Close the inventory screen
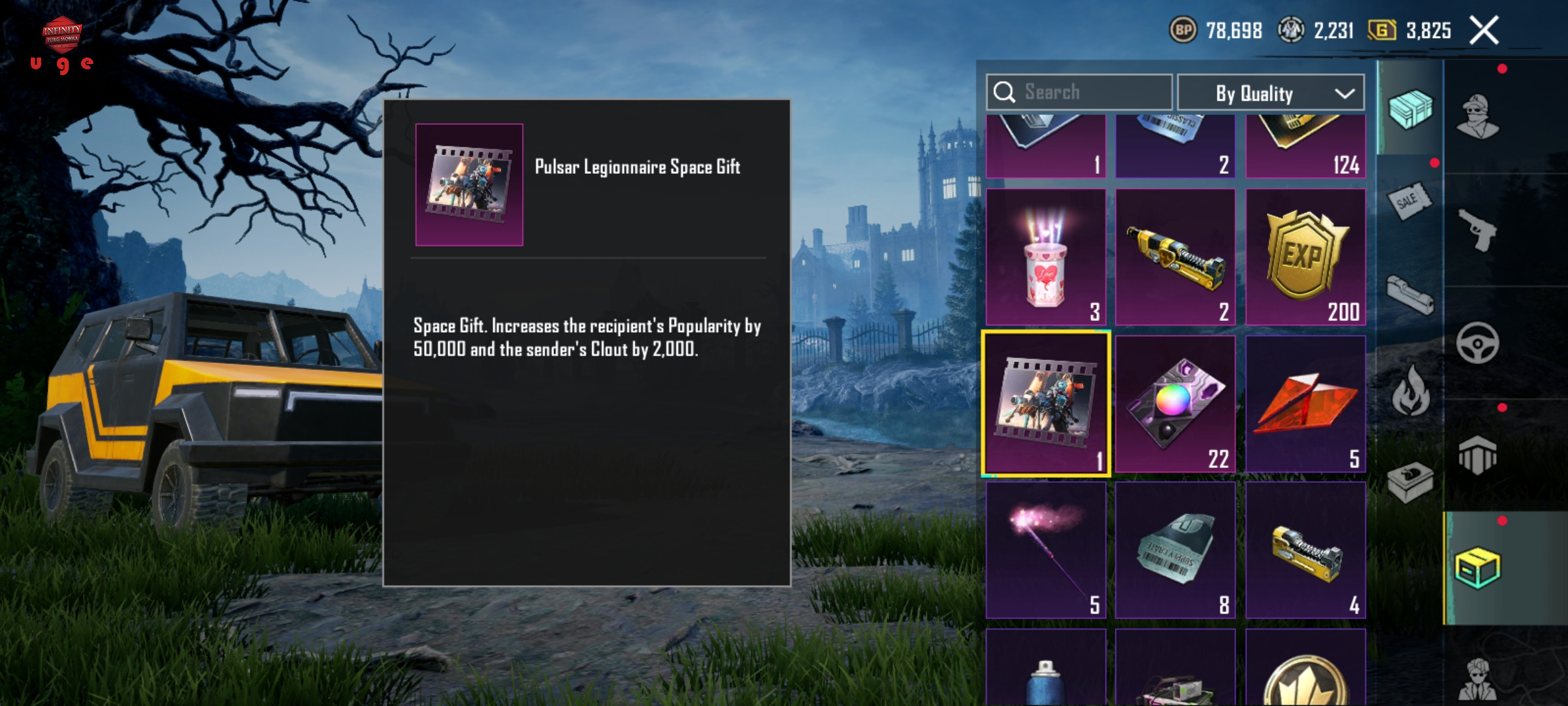 (1484, 31)
